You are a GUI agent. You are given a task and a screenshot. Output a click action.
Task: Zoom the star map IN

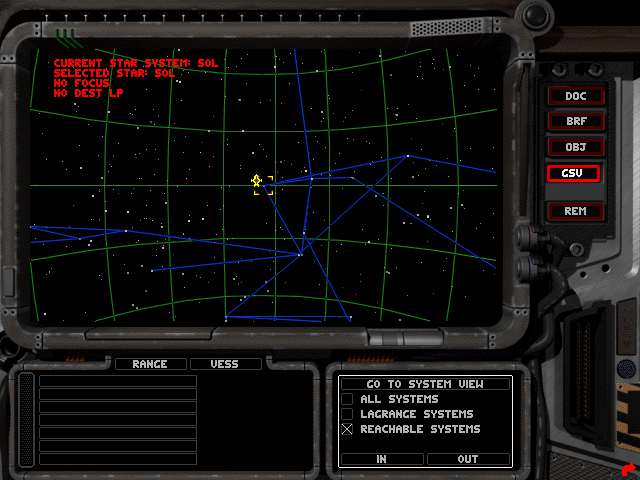(382, 459)
